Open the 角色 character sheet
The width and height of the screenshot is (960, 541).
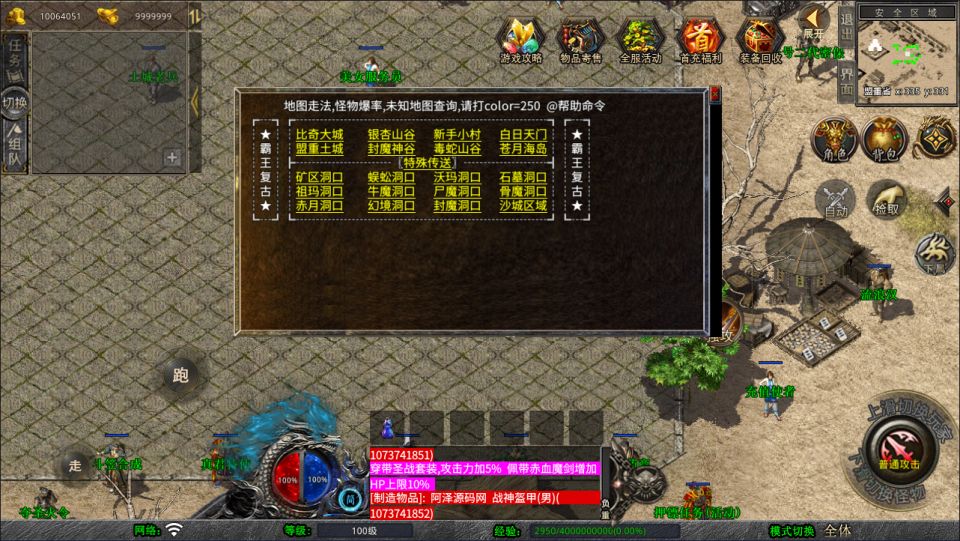[832, 140]
